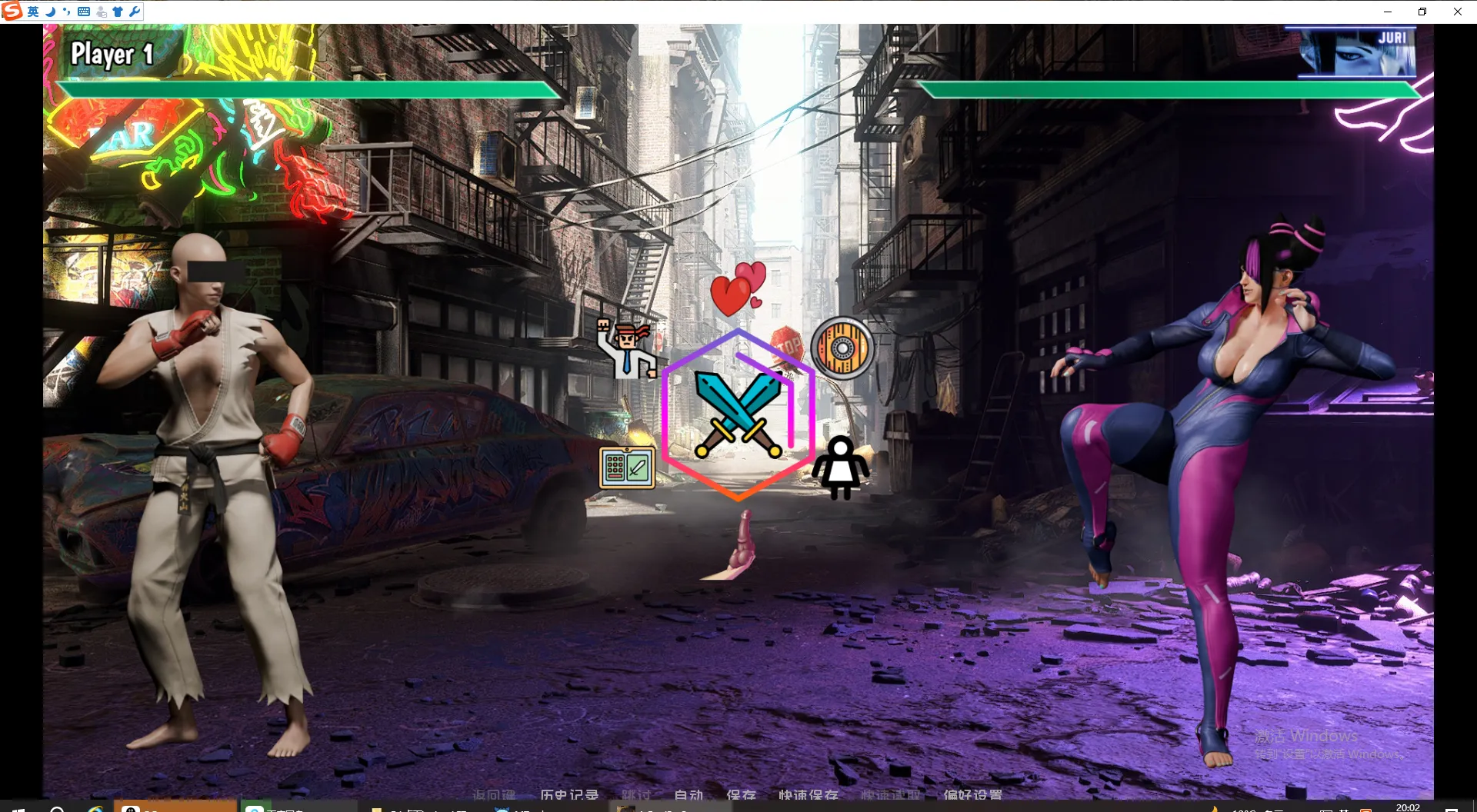Screen dimensions: 1477x812
Task: Minimize the game window
Action: pos(1388,12)
